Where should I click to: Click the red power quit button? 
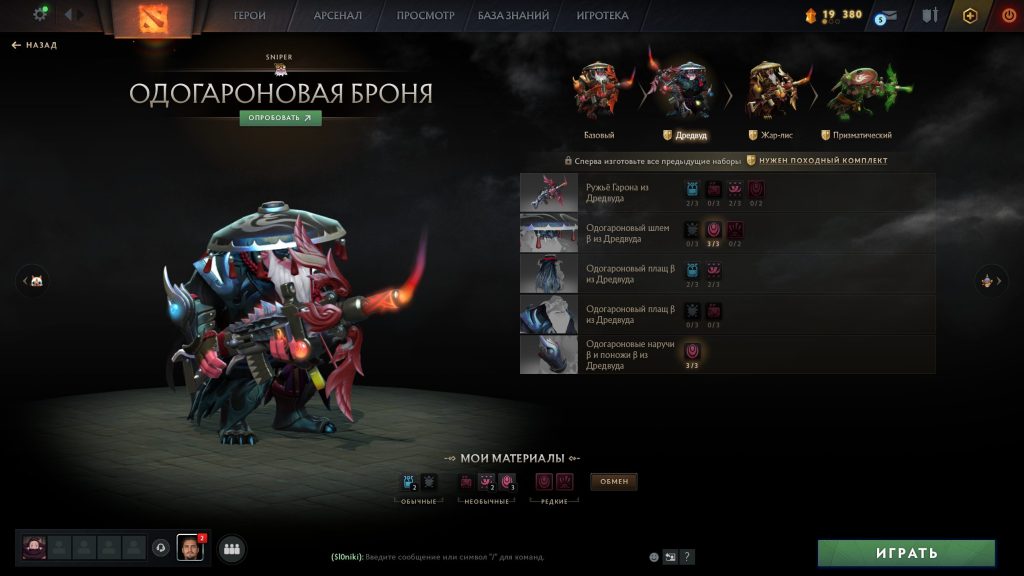[x=1008, y=15]
